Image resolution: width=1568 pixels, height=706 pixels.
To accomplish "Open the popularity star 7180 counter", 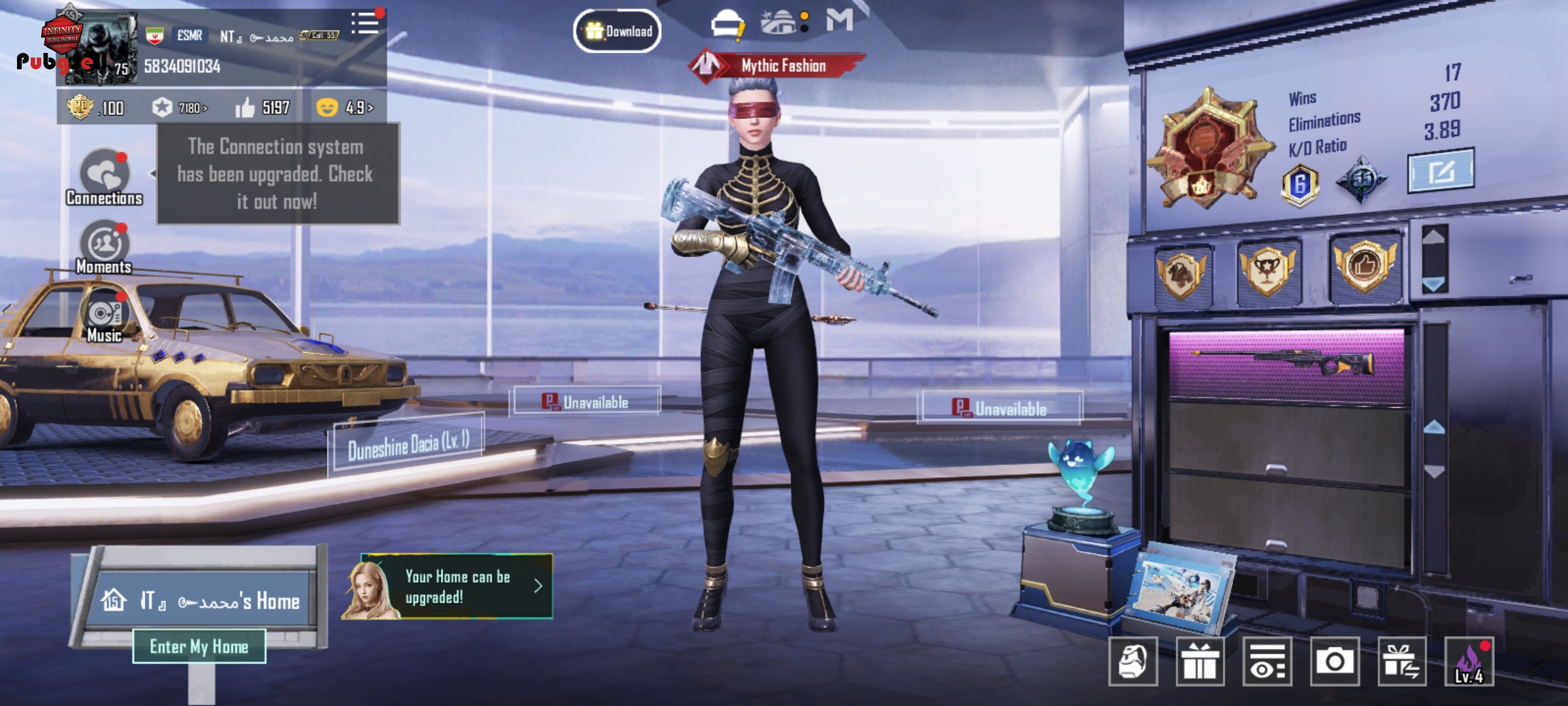I will tap(180, 107).
